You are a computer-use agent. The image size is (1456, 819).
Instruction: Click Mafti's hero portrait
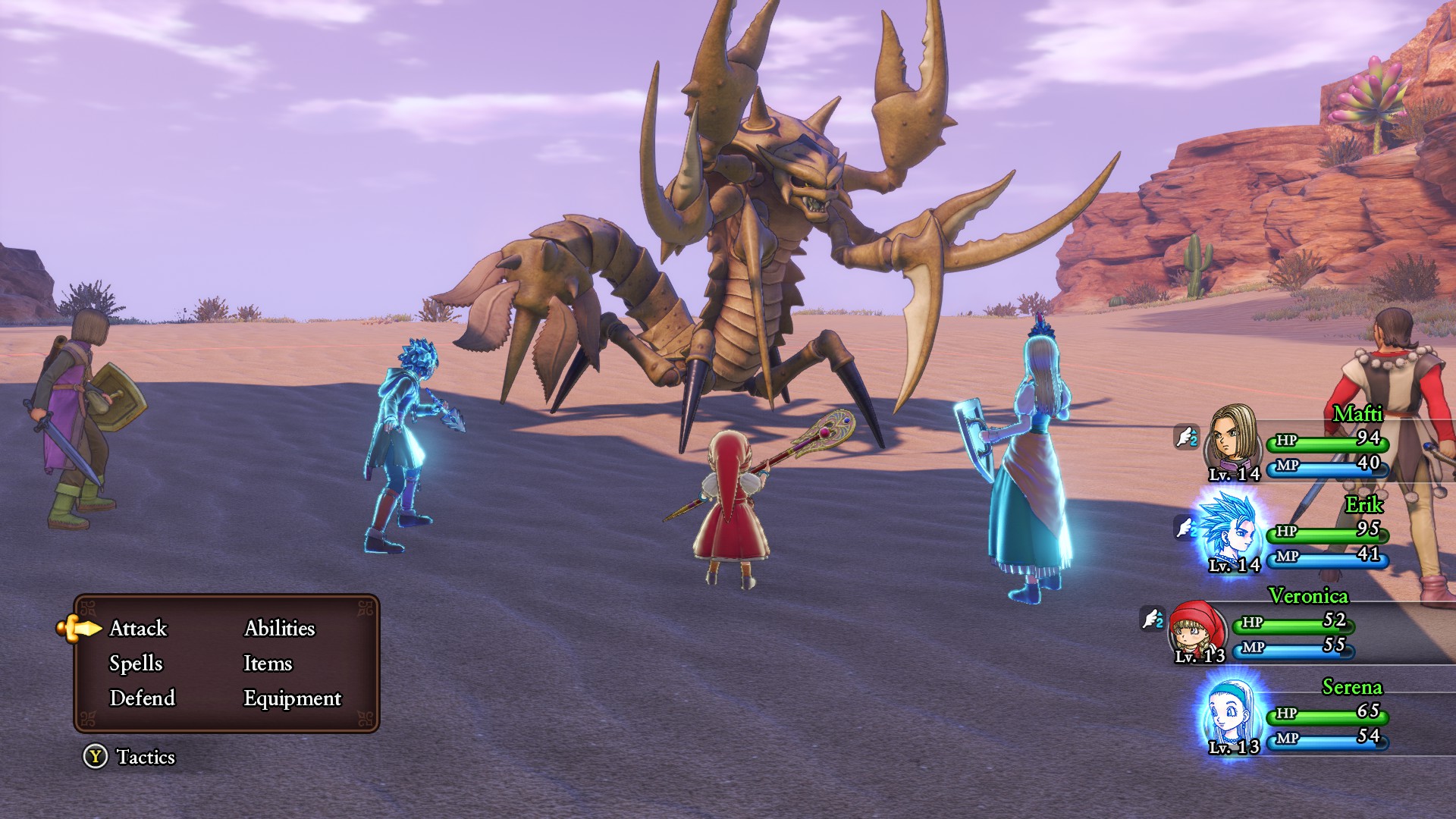tap(1232, 440)
